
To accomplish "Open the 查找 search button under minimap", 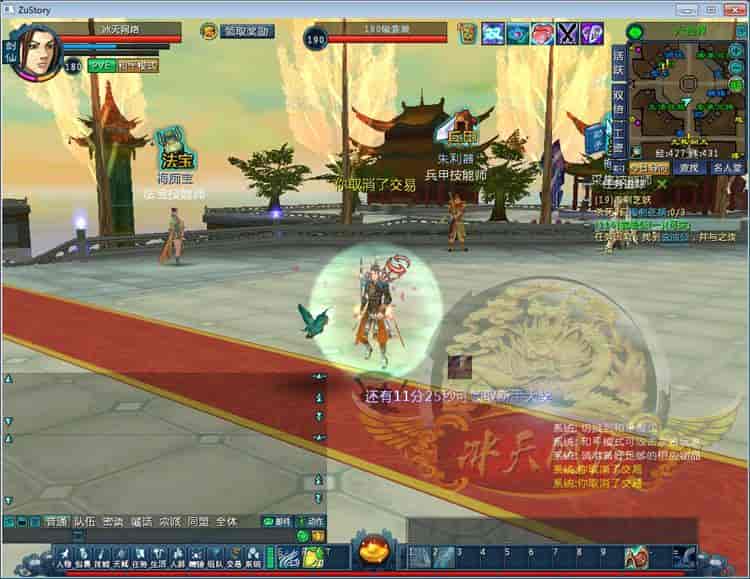I will click(x=687, y=168).
